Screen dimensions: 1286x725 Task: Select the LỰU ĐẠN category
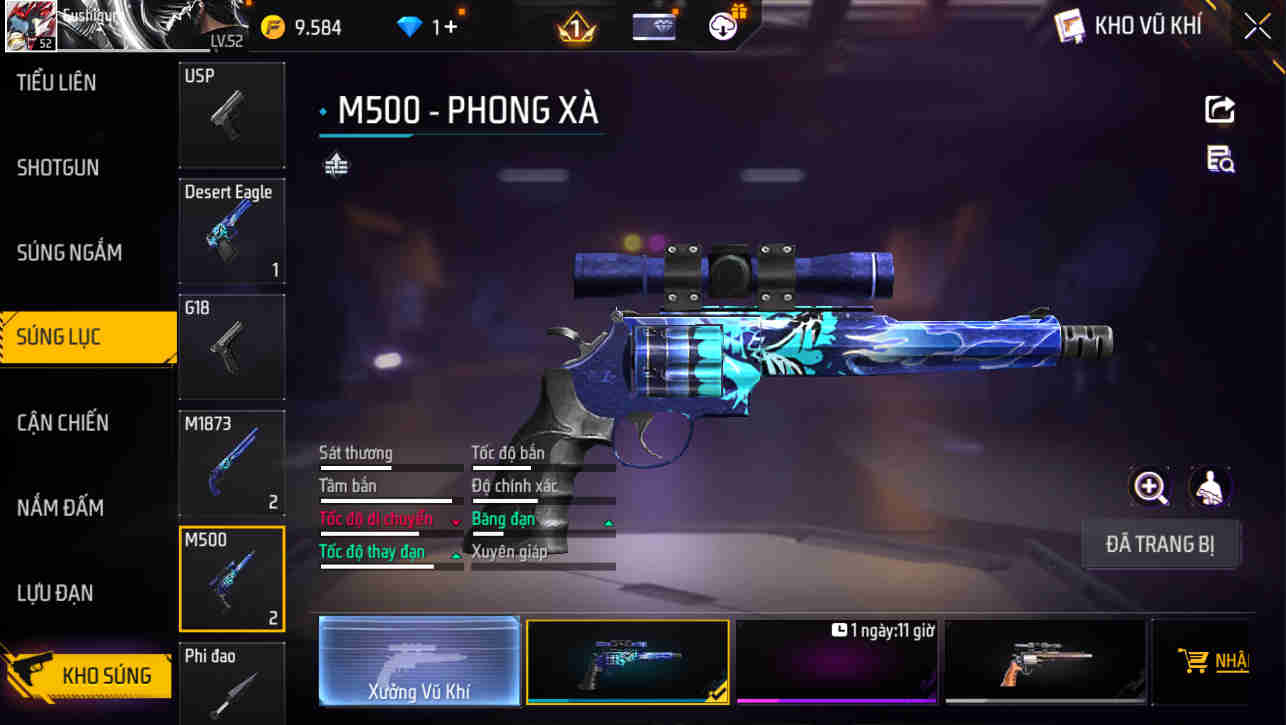pos(55,593)
